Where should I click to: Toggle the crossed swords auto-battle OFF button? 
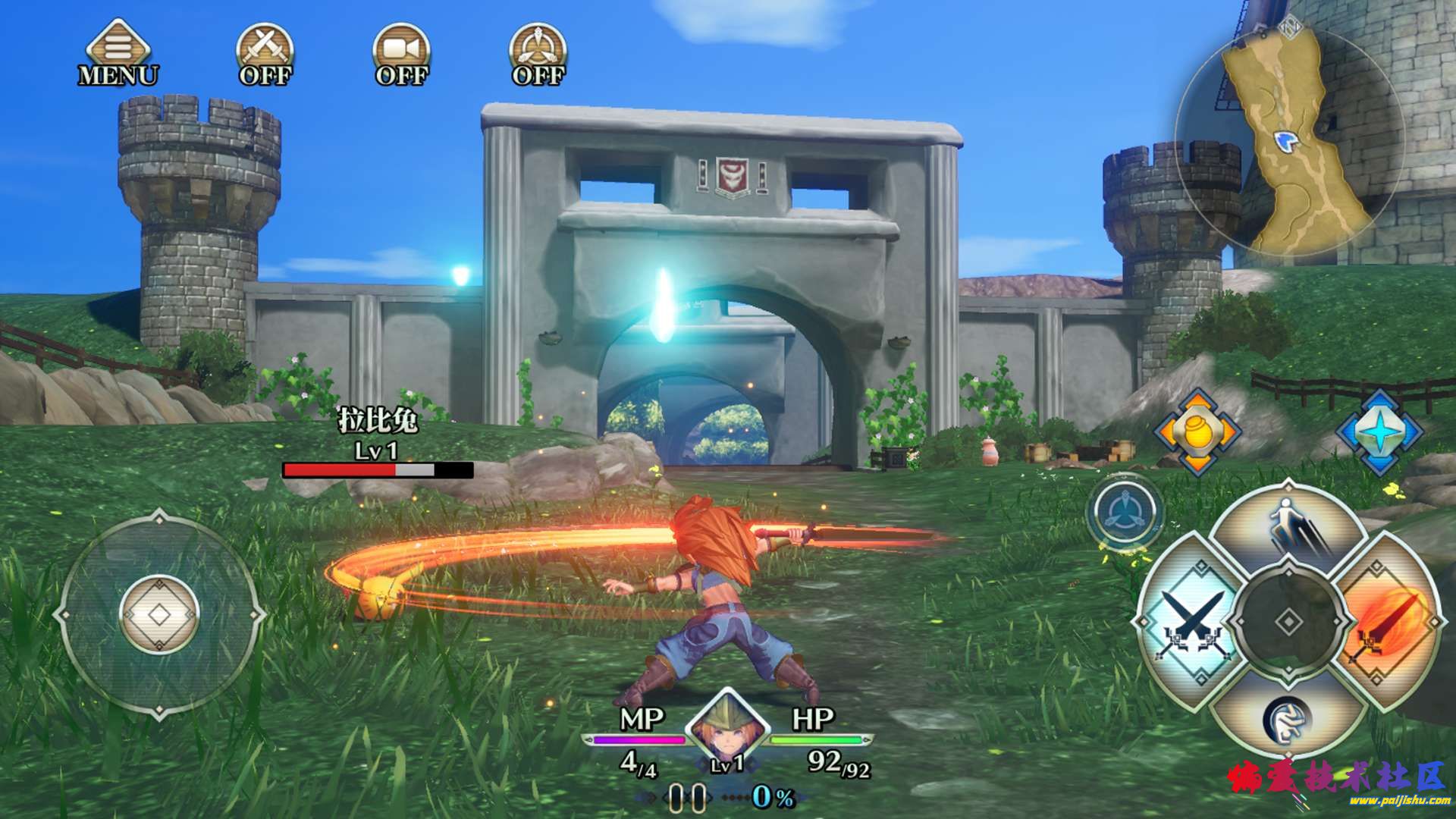(x=265, y=52)
